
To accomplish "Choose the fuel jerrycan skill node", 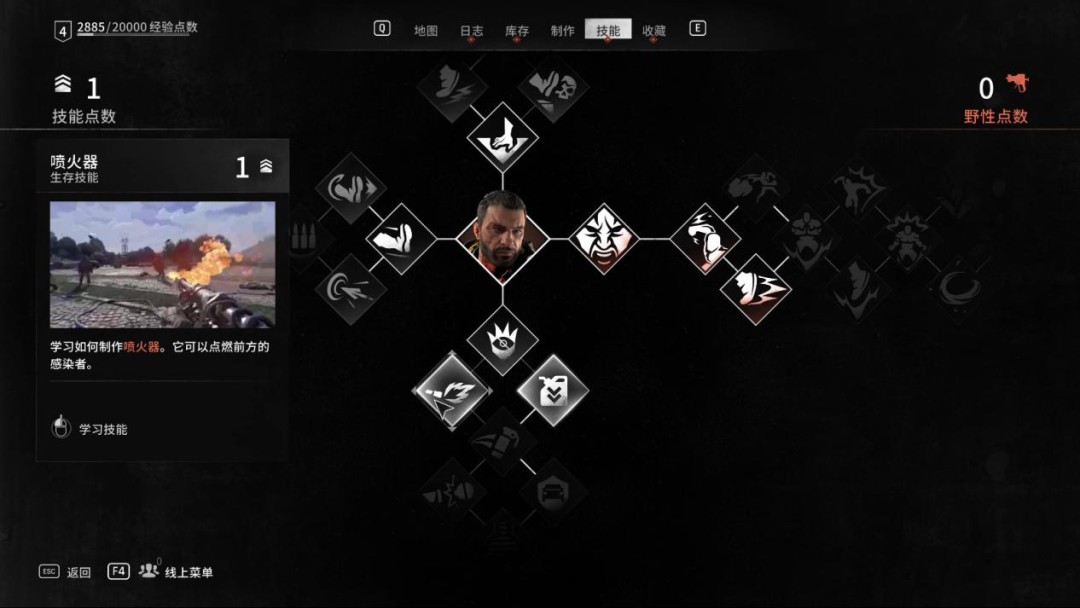I will (552, 390).
